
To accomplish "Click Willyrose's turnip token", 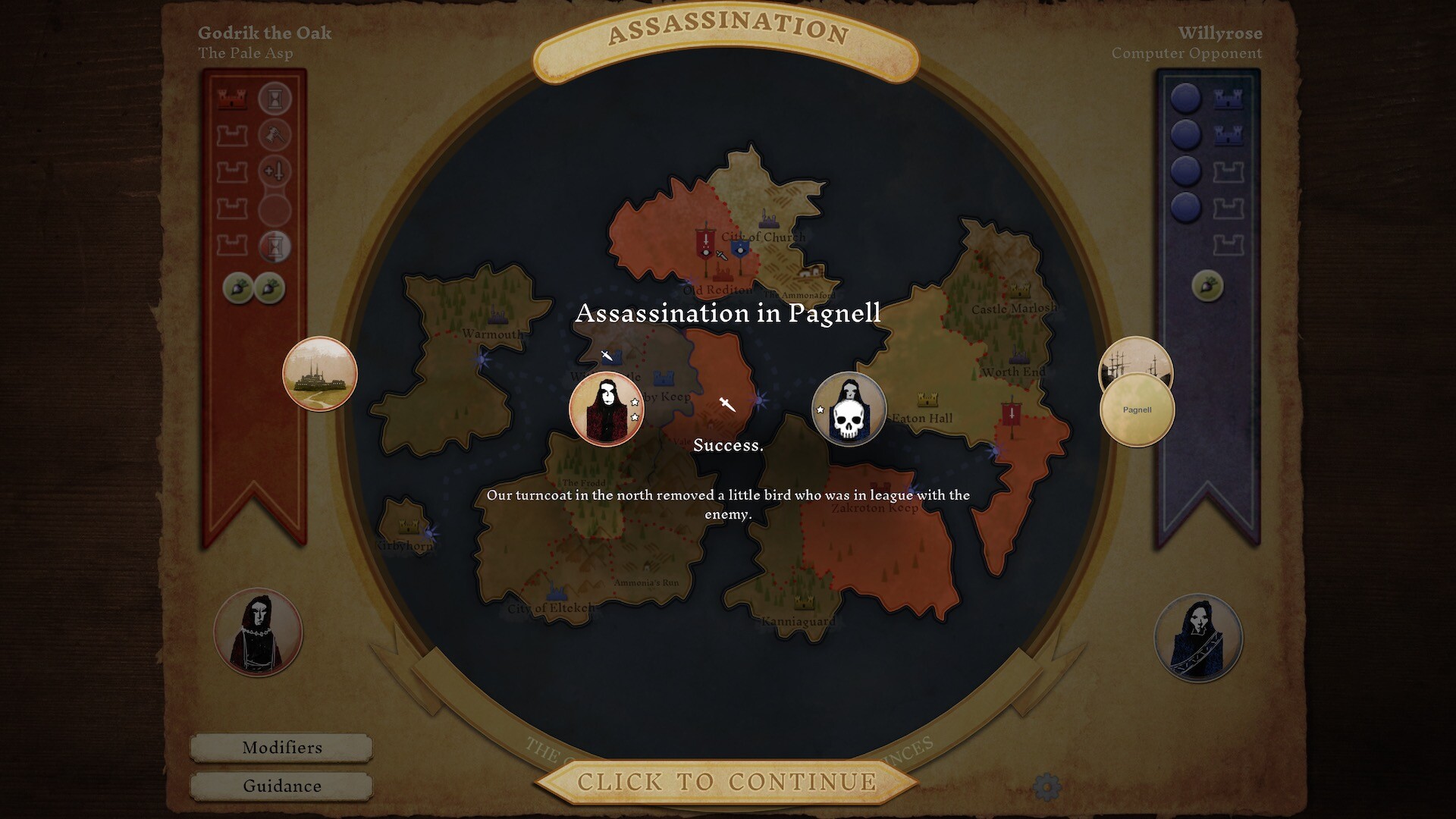I will (x=1209, y=284).
